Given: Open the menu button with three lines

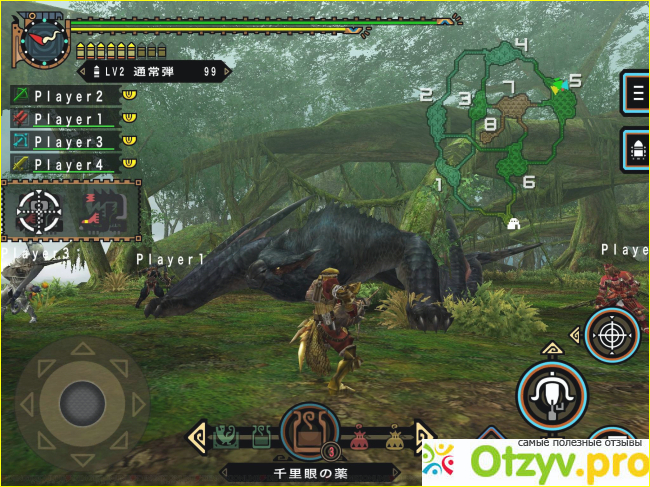Looking at the screenshot, I should coord(635,96).
